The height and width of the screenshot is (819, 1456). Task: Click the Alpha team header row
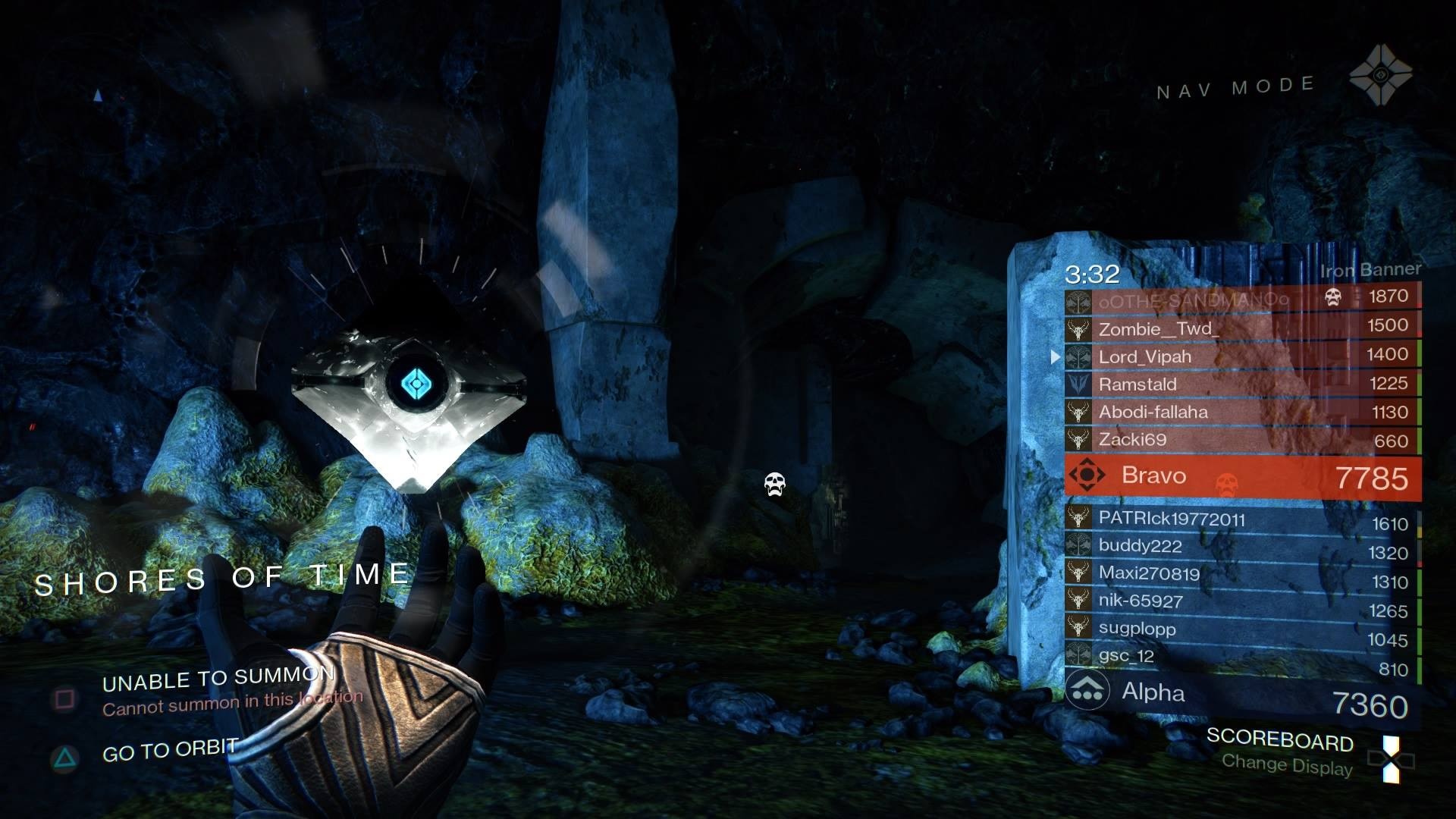tap(1241, 694)
